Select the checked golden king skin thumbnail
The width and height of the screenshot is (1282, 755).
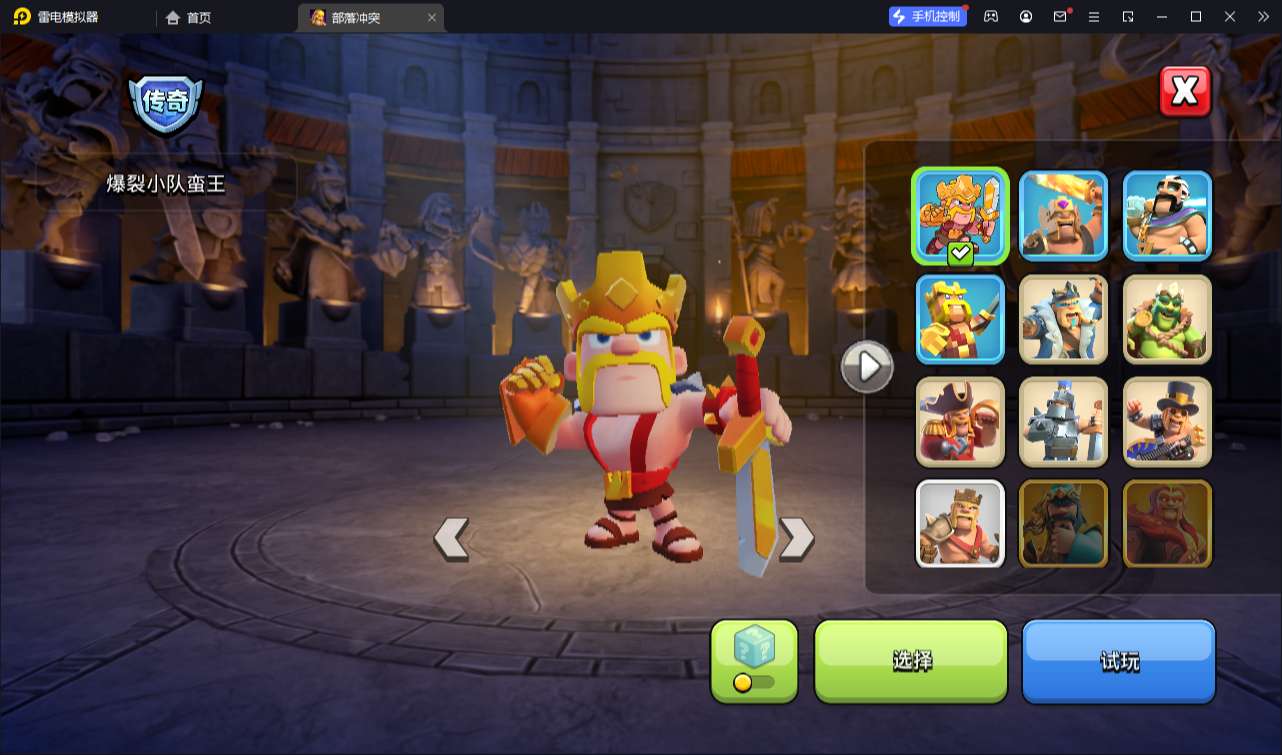click(960, 216)
